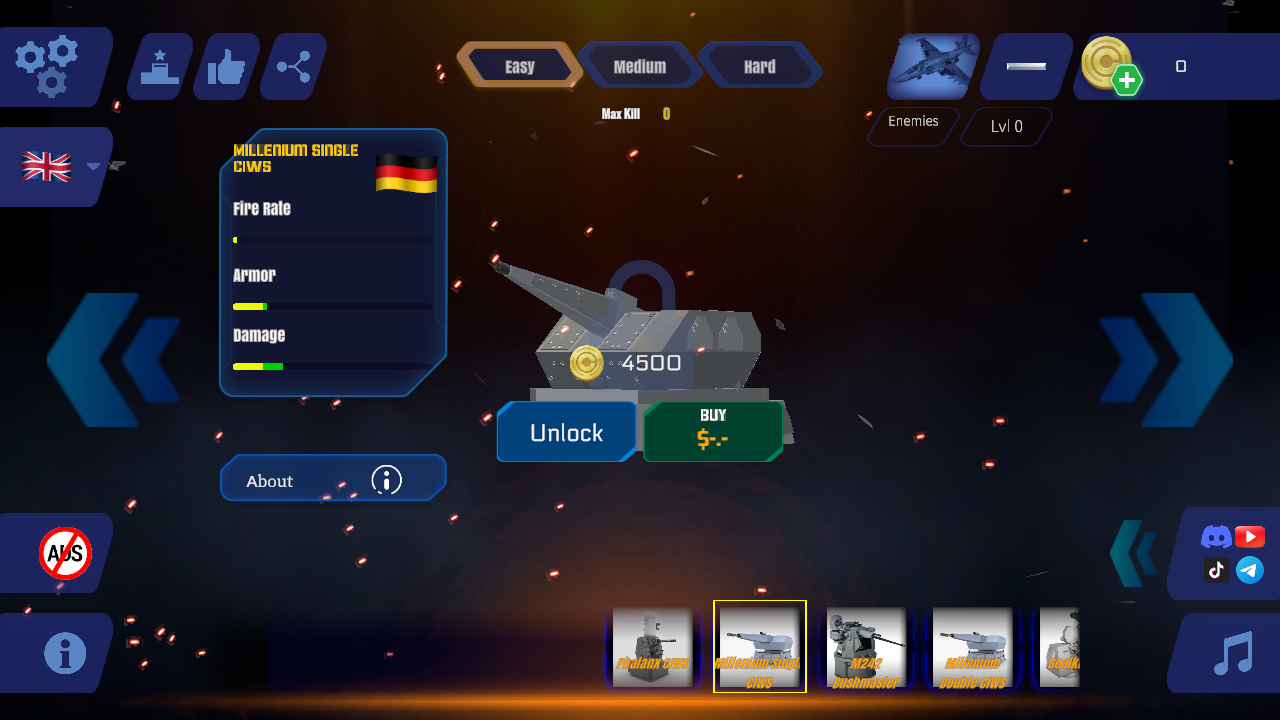Click the green BUY button
This screenshot has height=720, width=1280.
713,432
